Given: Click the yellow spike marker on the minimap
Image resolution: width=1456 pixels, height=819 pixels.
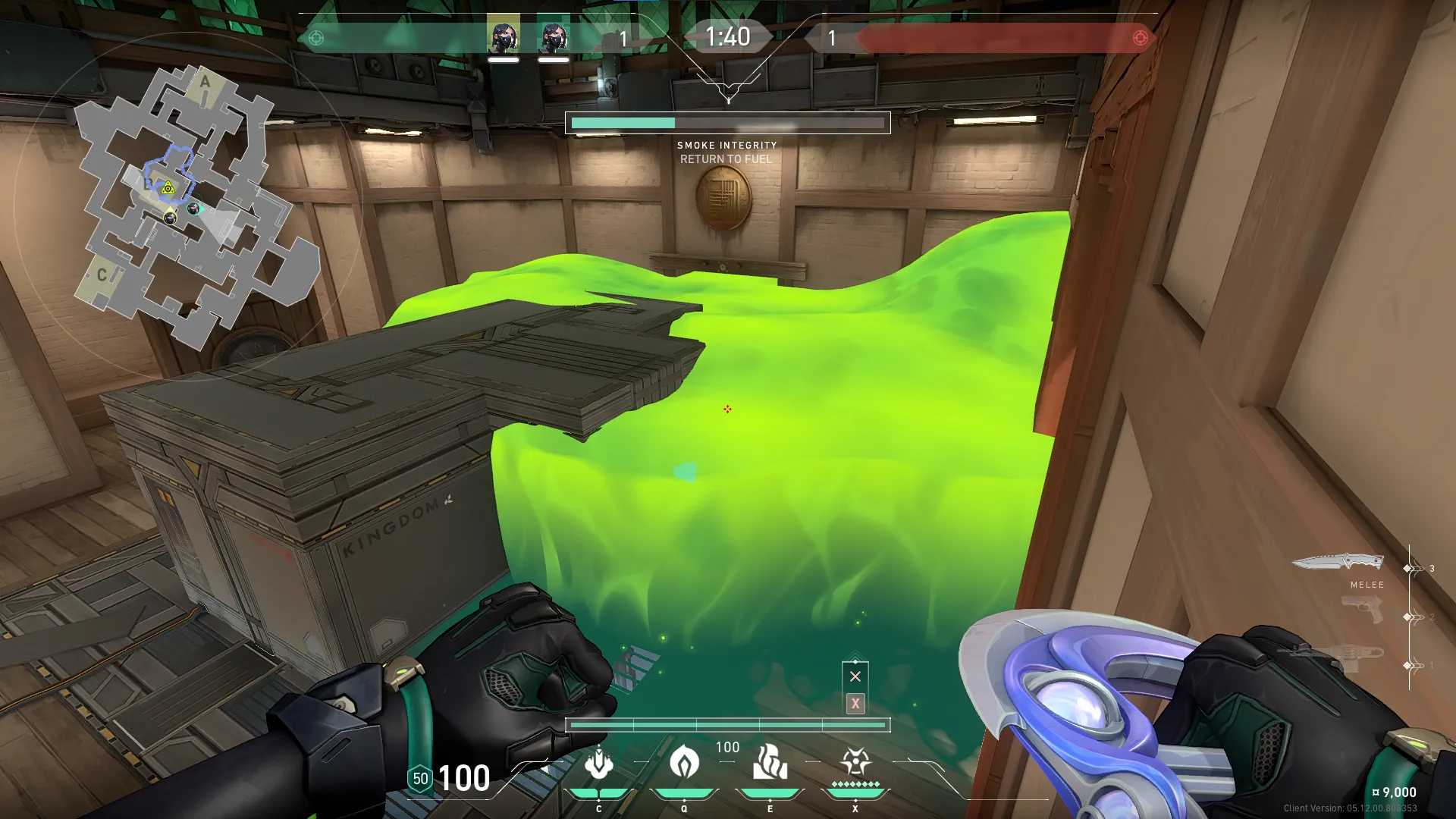Looking at the screenshot, I should [168, 187].
